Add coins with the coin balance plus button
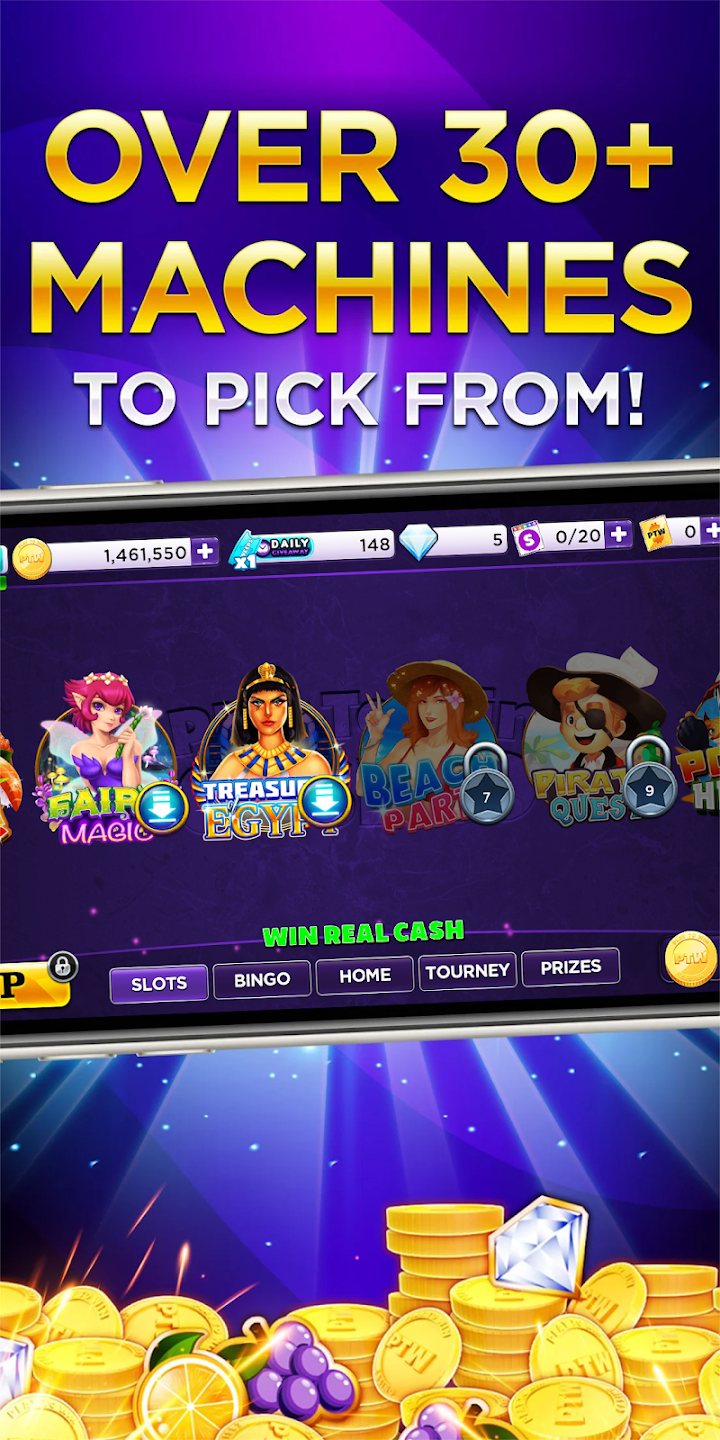The width and height of the screenshot is (720, 1440). pyautogui.click(x=205, y=551)
